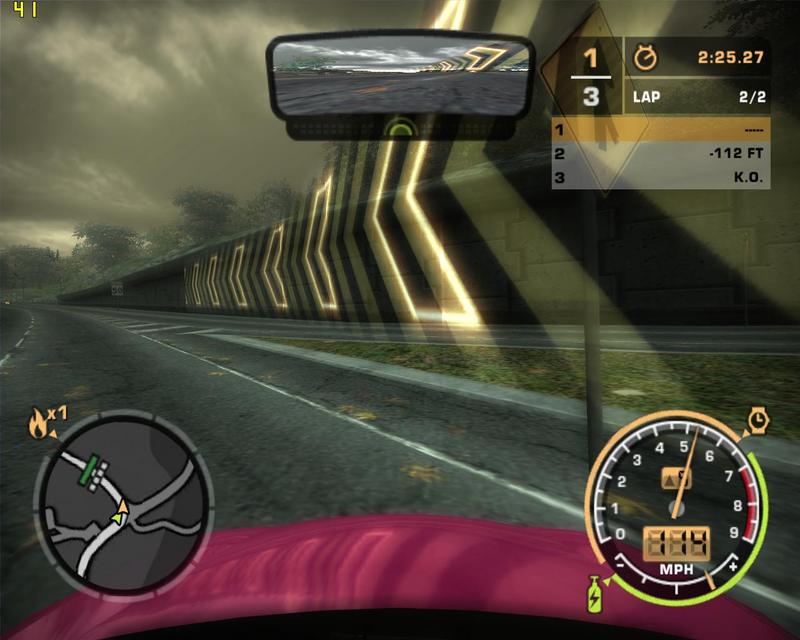Activate the speedbreaker stopwatch icon
The image size is (800, 640).
coord(758,420)
